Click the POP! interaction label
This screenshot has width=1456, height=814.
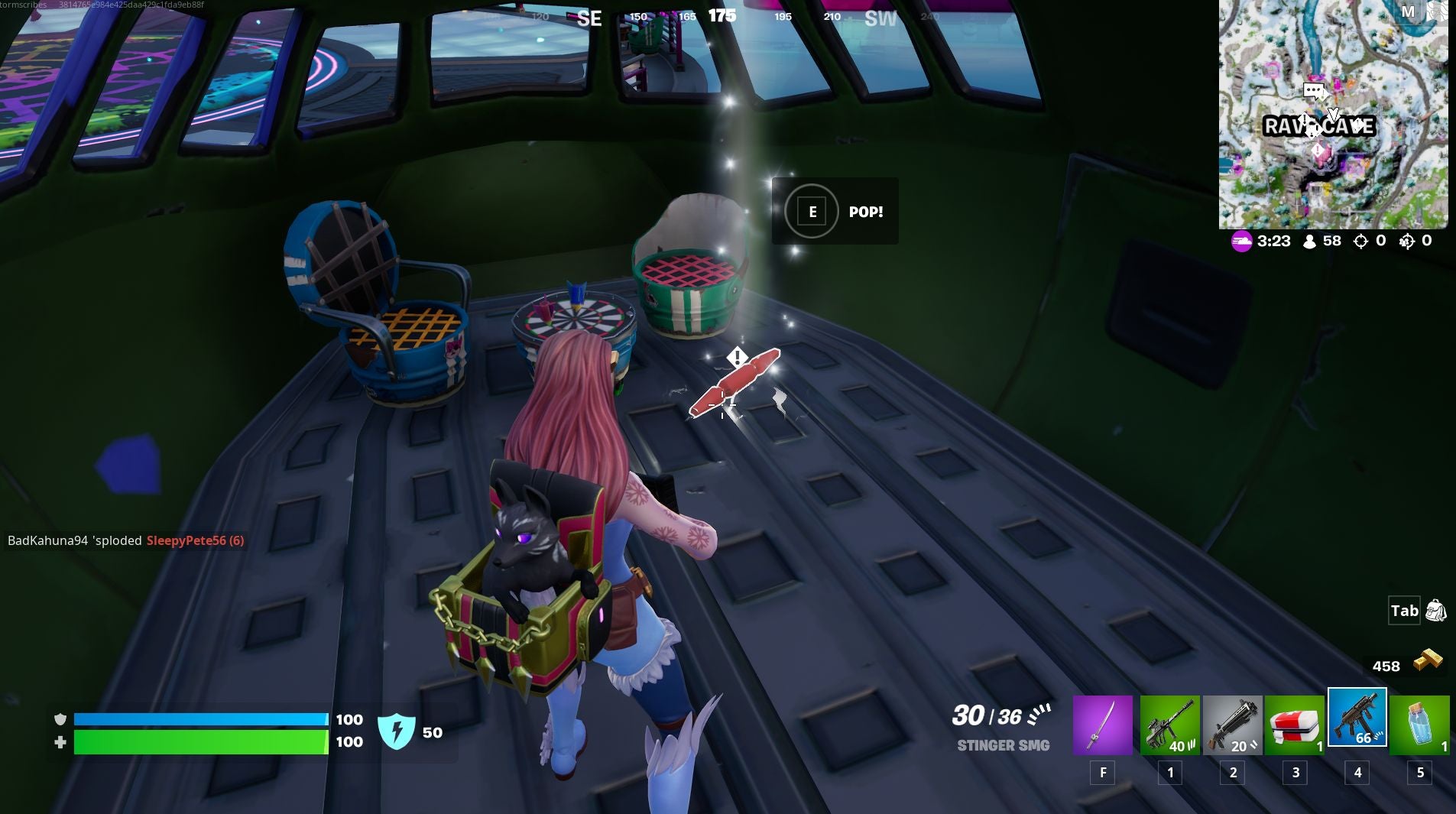(x=867, y=211)
